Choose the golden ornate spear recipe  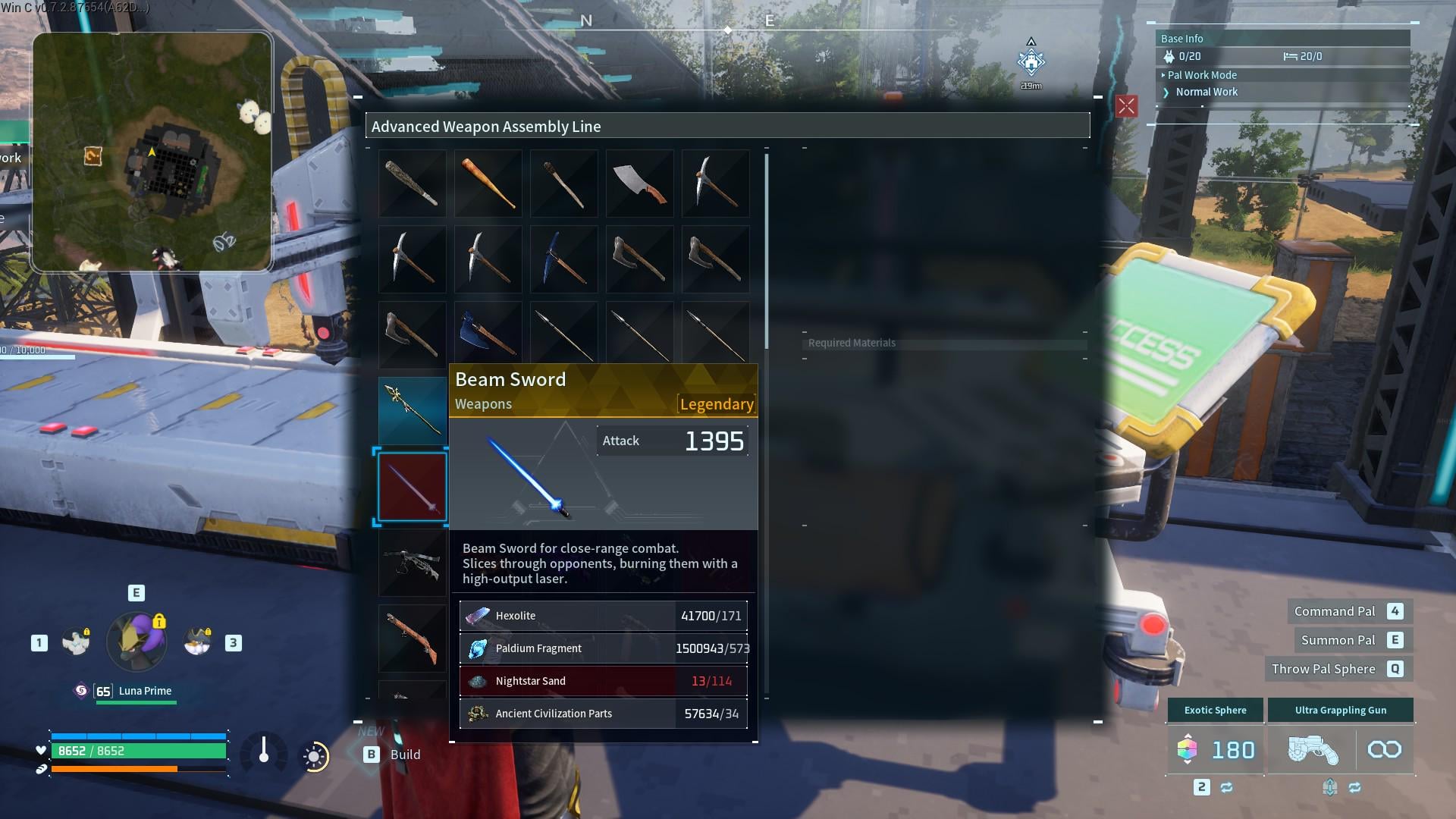(412, 409)
